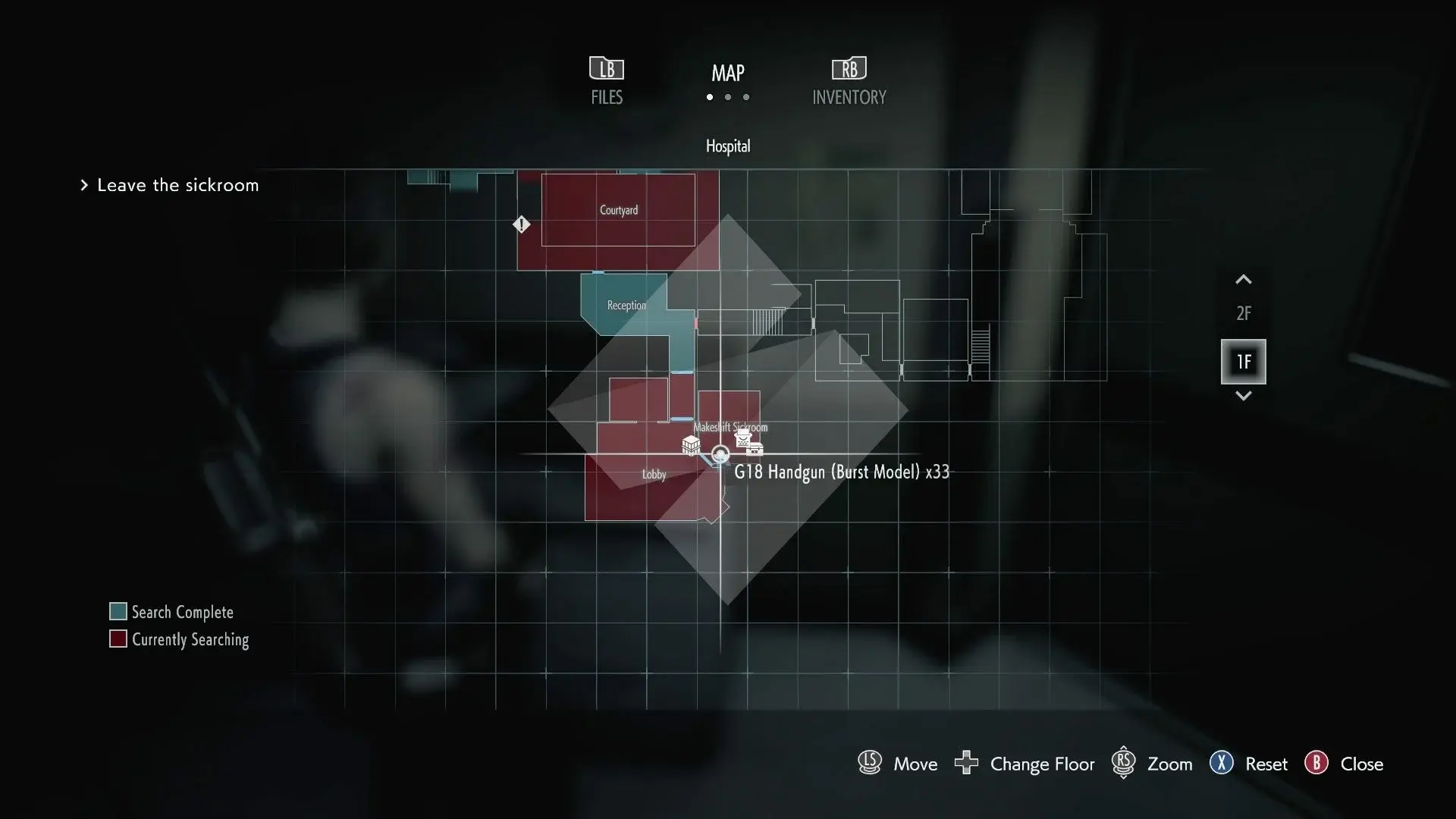The width and height of the screenshot is (1456, 819).
Task: Open the Inventory tab
Action: pos(849,80)
